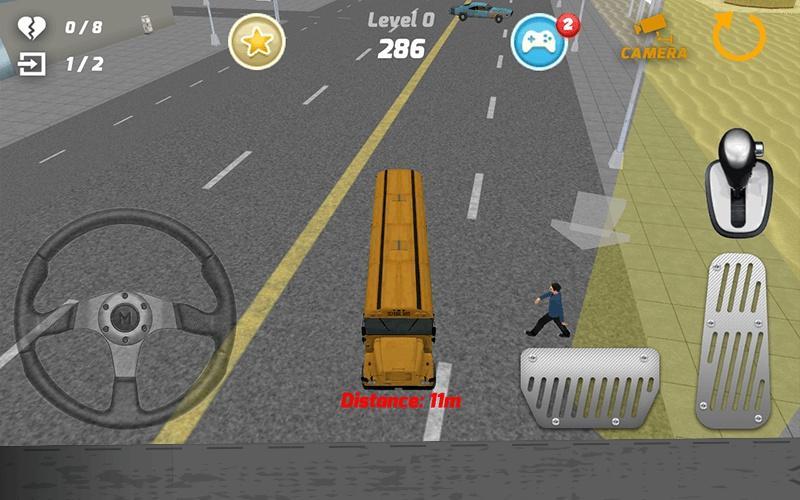Shift gears using the gear stick
The height and width of the screenshot is (500, 800).
tap(741, 180)
